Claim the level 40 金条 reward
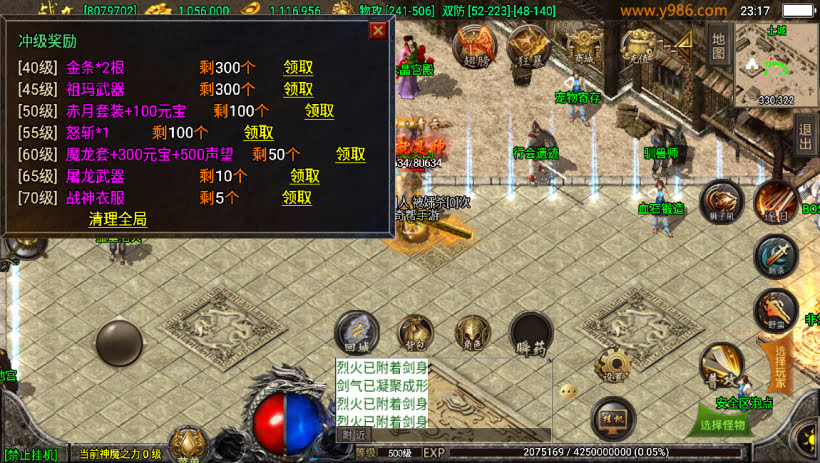Screen dimensions: 820x463 (x=298, y=68)
